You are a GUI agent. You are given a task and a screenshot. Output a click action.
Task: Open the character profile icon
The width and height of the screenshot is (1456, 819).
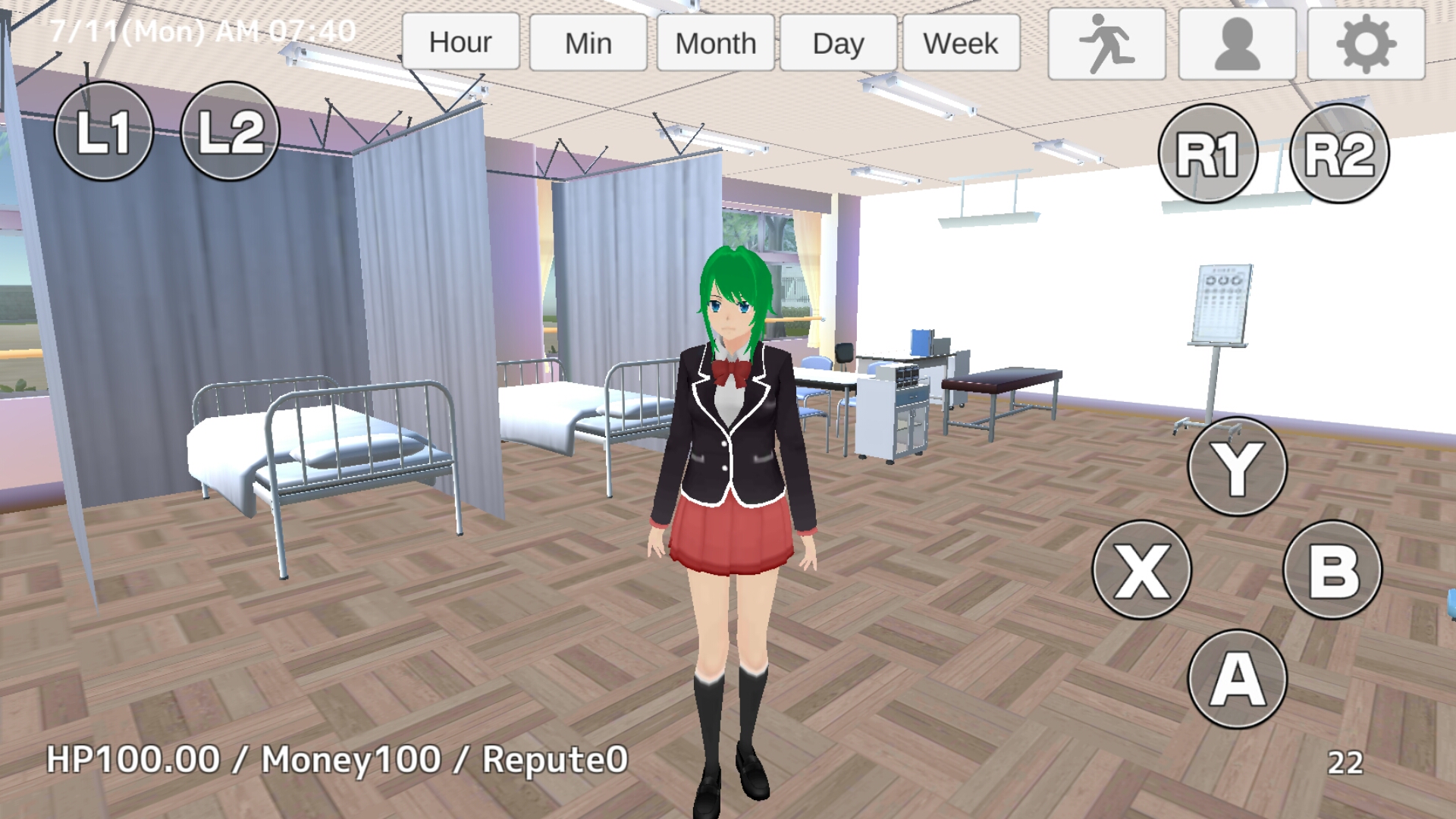[x=1236, y=42]
